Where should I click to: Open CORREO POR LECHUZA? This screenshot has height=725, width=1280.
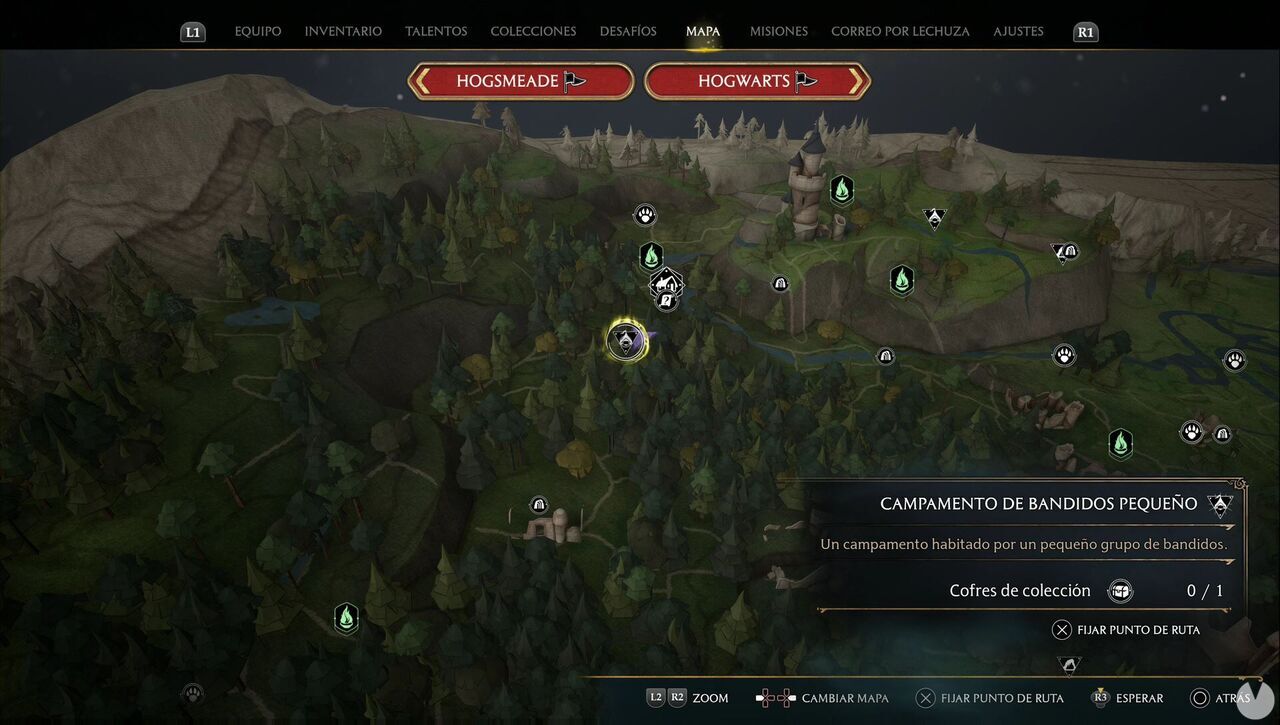(x=899, y=31)
